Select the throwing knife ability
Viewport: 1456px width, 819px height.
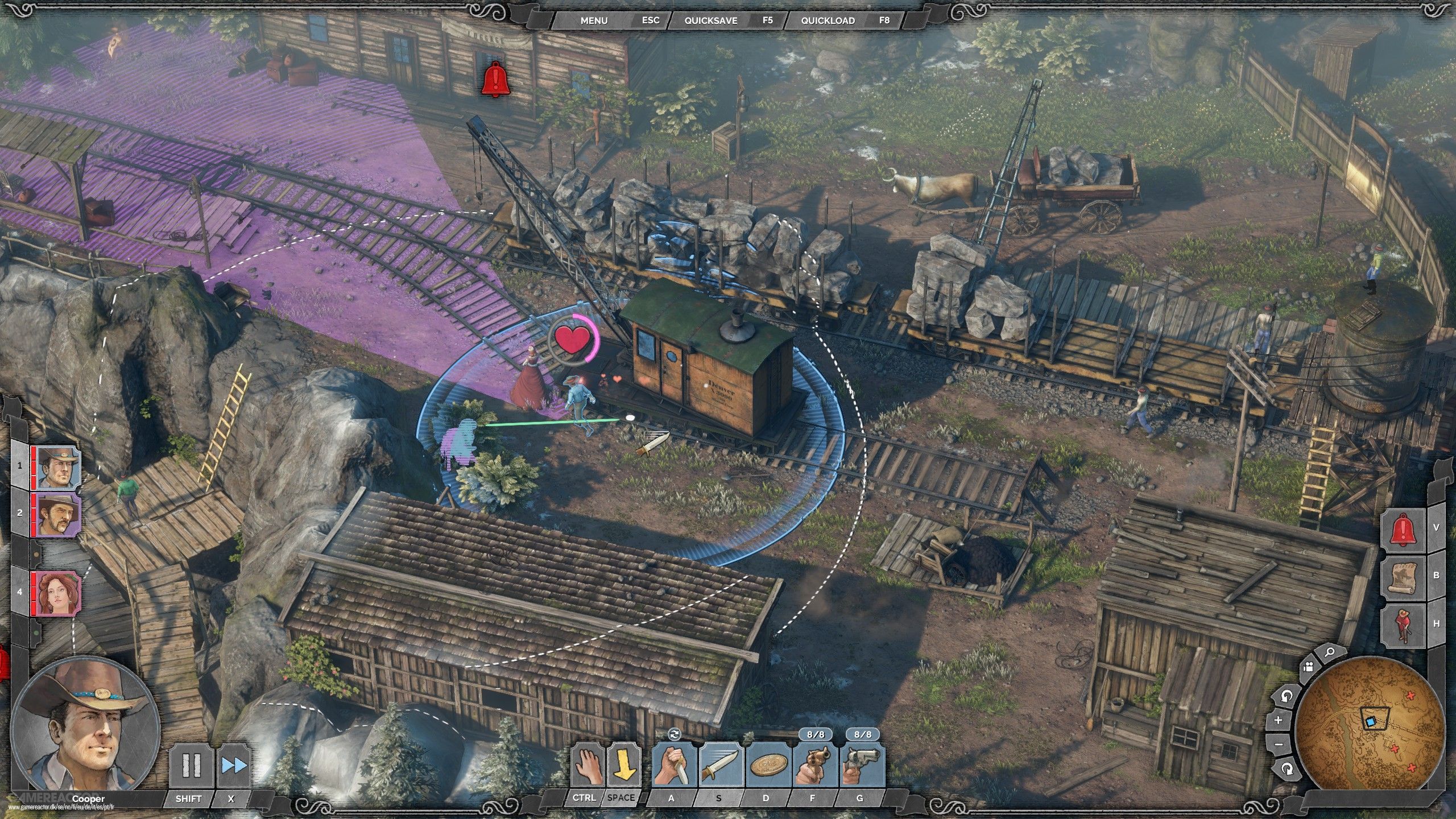pos(720,766)
